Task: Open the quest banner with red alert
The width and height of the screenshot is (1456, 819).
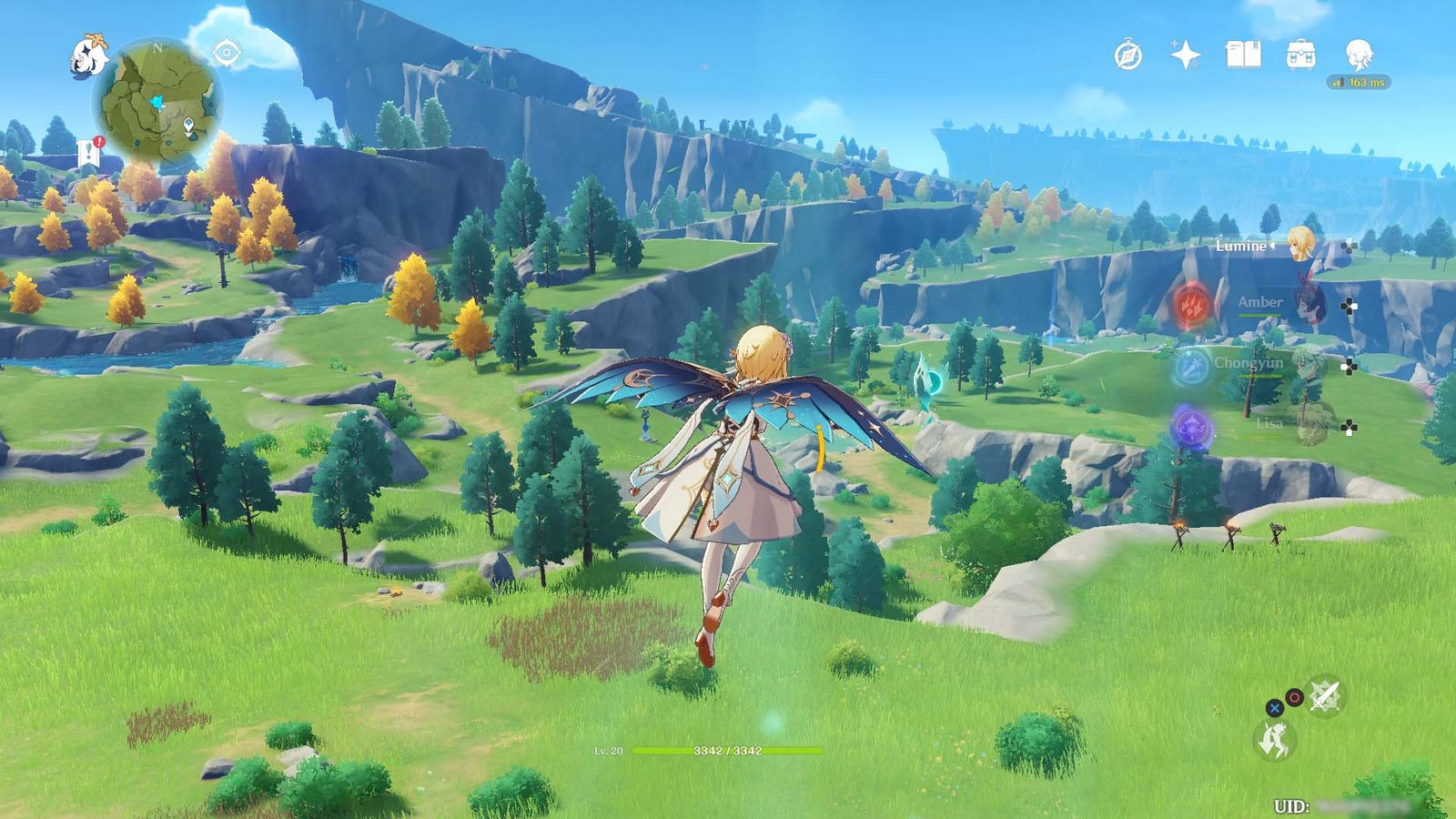Action: [89, 151]
